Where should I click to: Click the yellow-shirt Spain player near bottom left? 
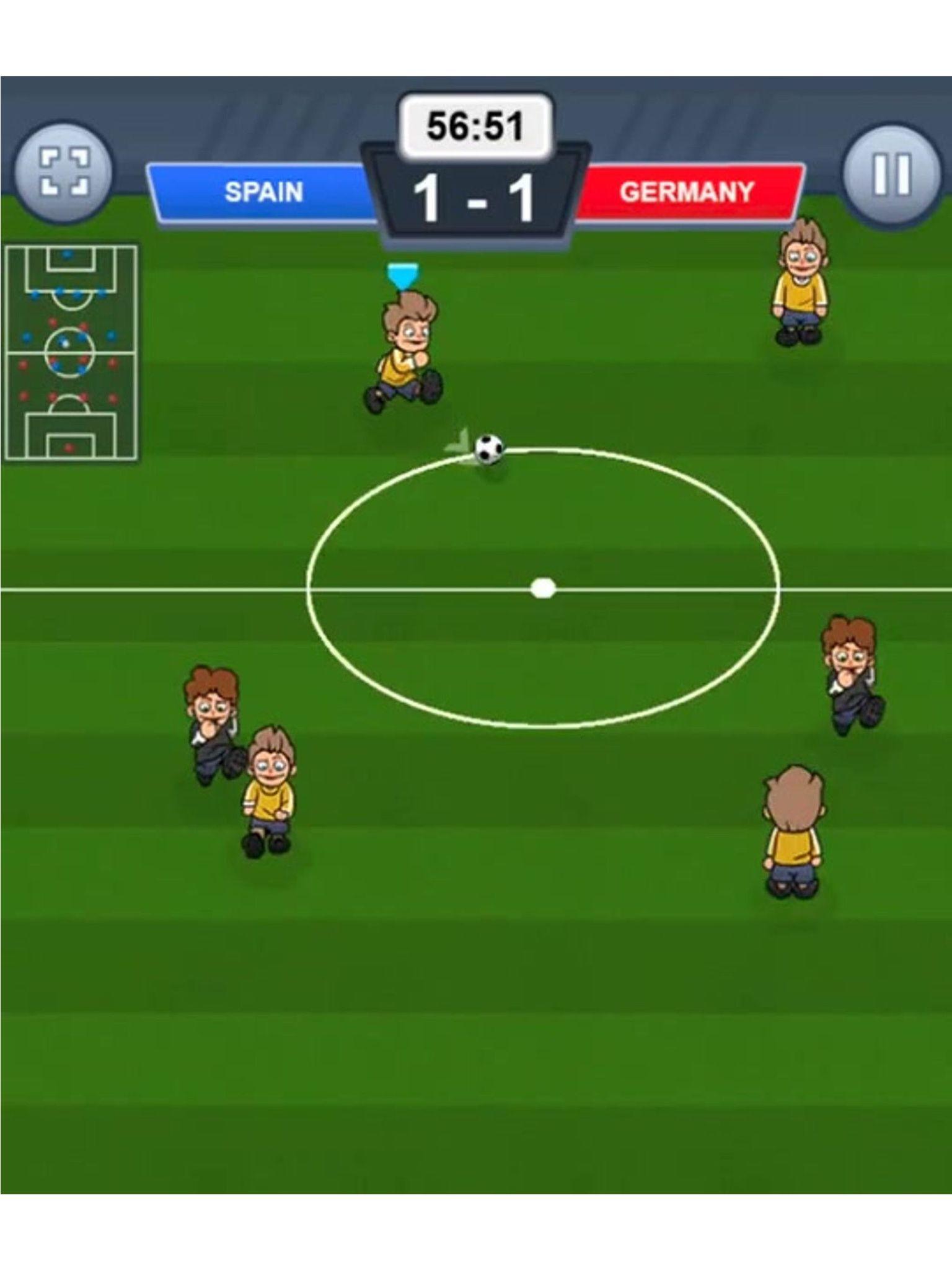pos(270,800)
